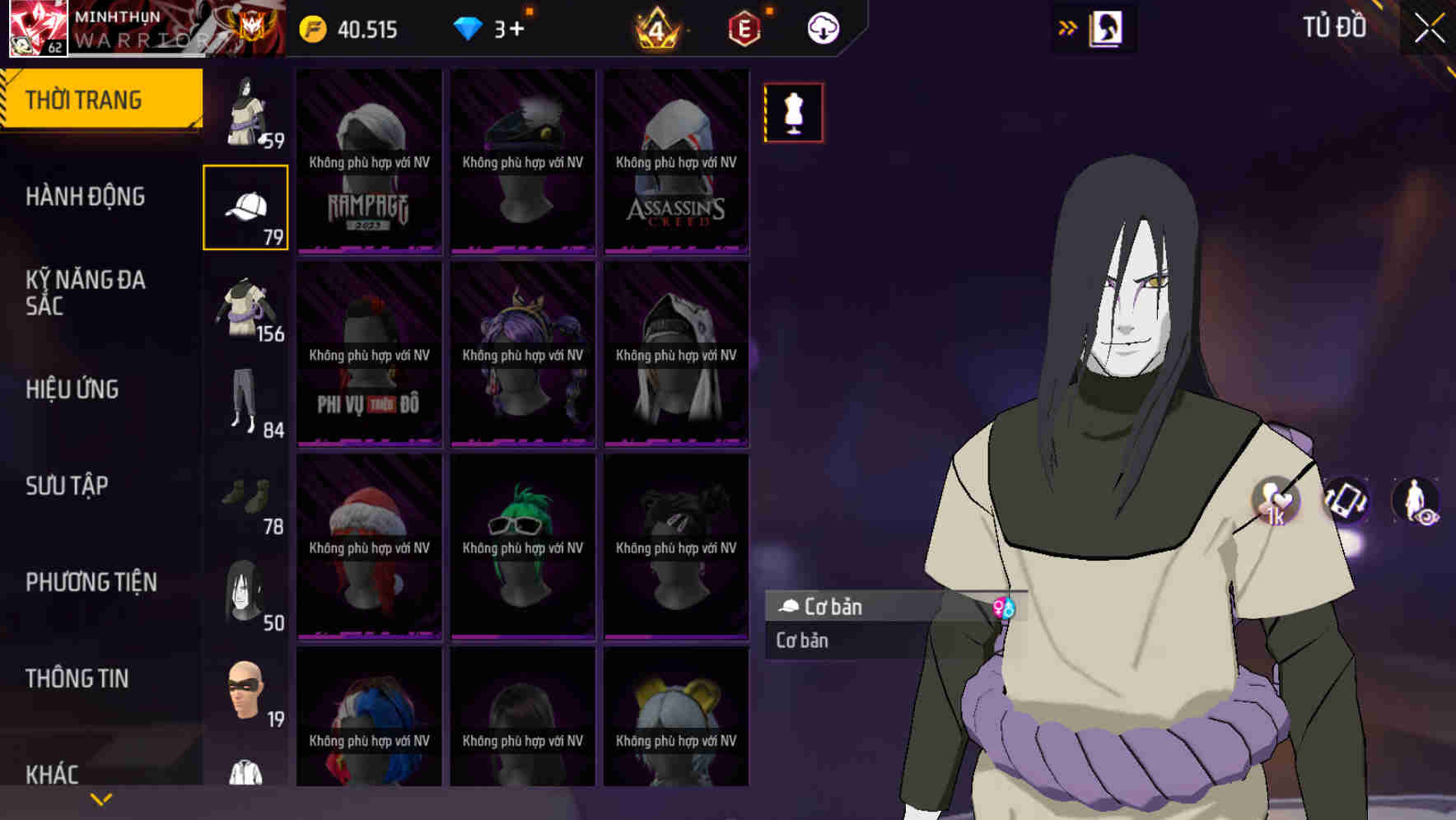The image size is (1456, 820).
Task: Click the mannequin outfit preset icon
Action: click(x=793, y=113)
